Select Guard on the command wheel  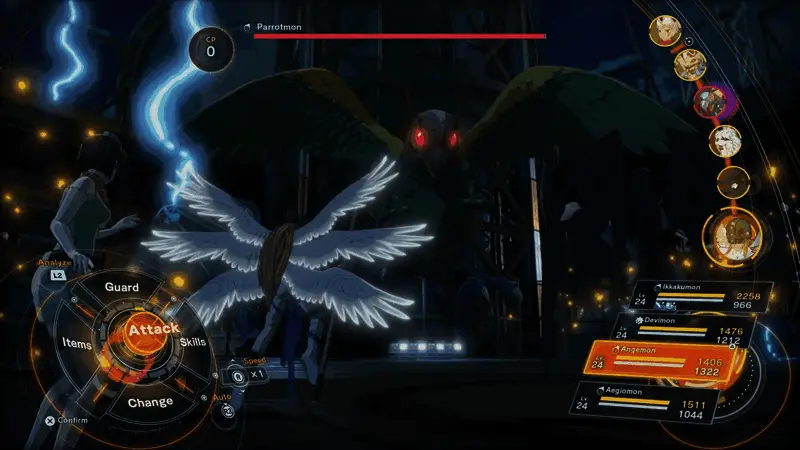click(122, 287)
